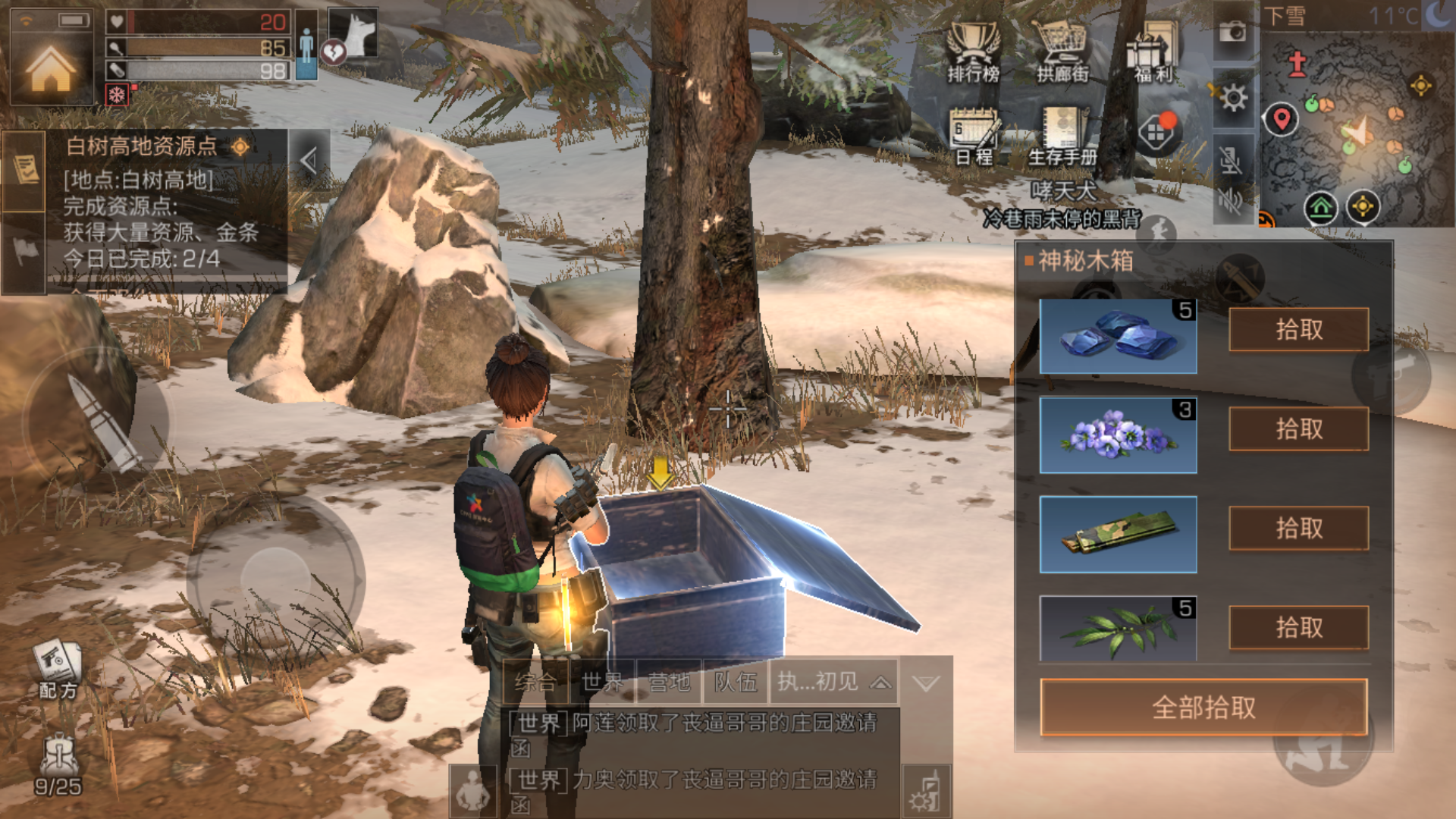The image size is (1456, 819).
Task: Open the 福利 rewards menu
Action: (x=1153, y=52)
